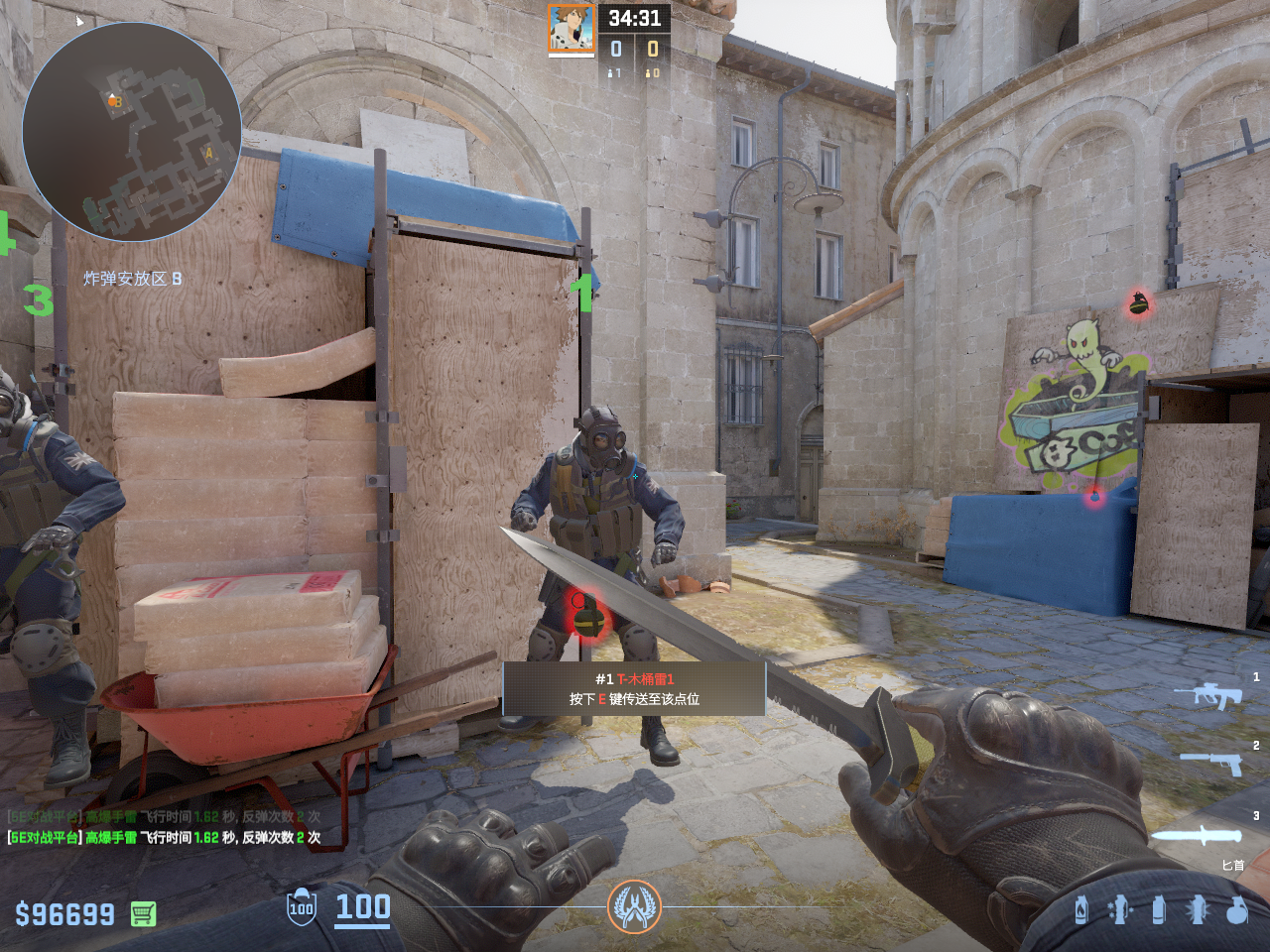Select the rifle in weapon slot 1
The image size is (1270, 952).
1208,695
